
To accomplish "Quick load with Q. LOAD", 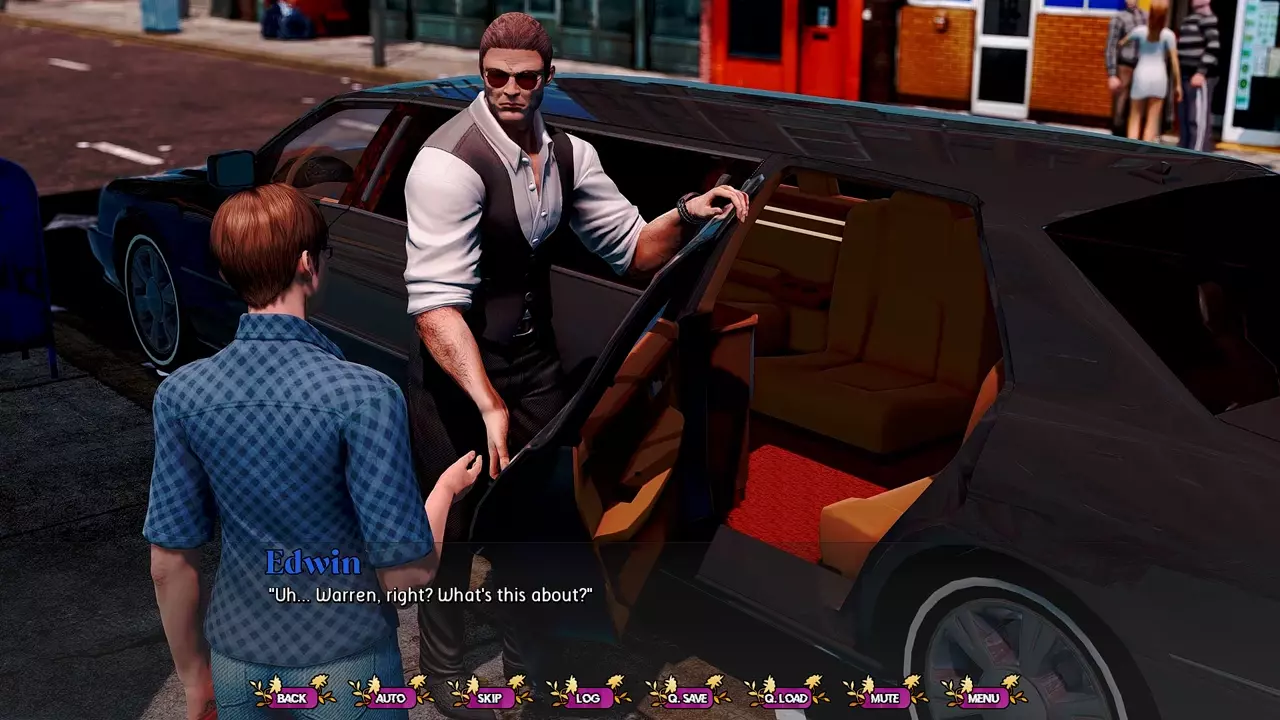I will tap(786, 697).
